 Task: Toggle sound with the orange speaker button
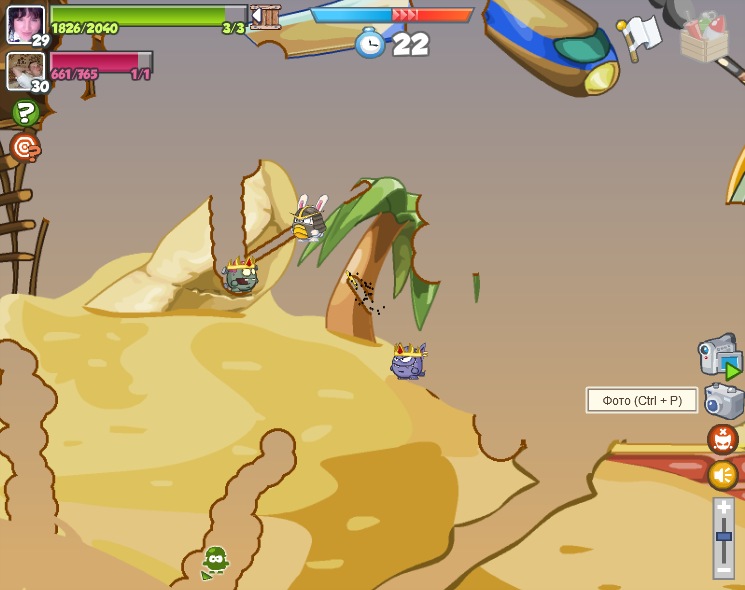[722, 474]
